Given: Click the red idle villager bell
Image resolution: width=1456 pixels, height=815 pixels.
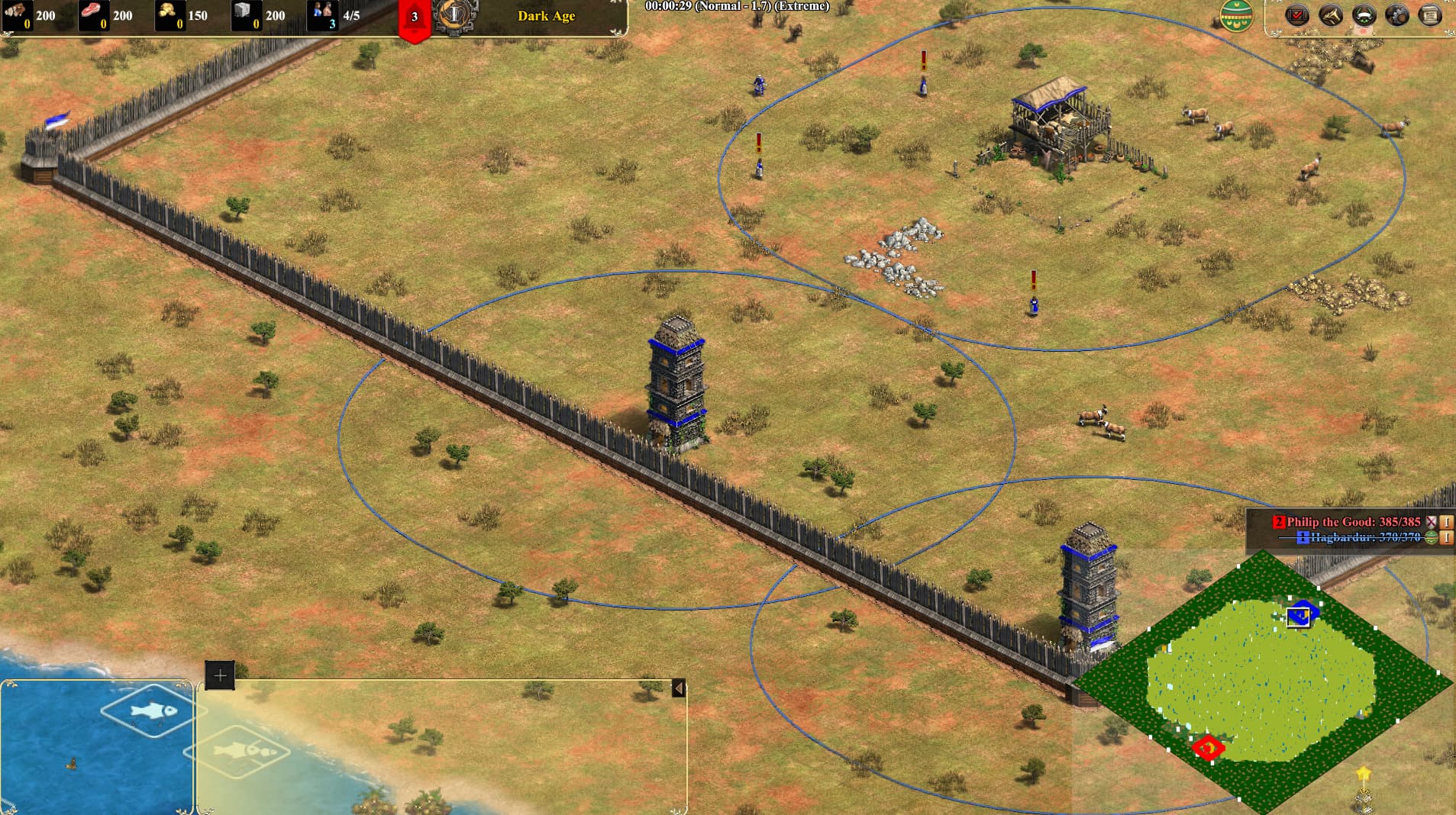Looking at the screenshot, I should click(x=415, y=18).
